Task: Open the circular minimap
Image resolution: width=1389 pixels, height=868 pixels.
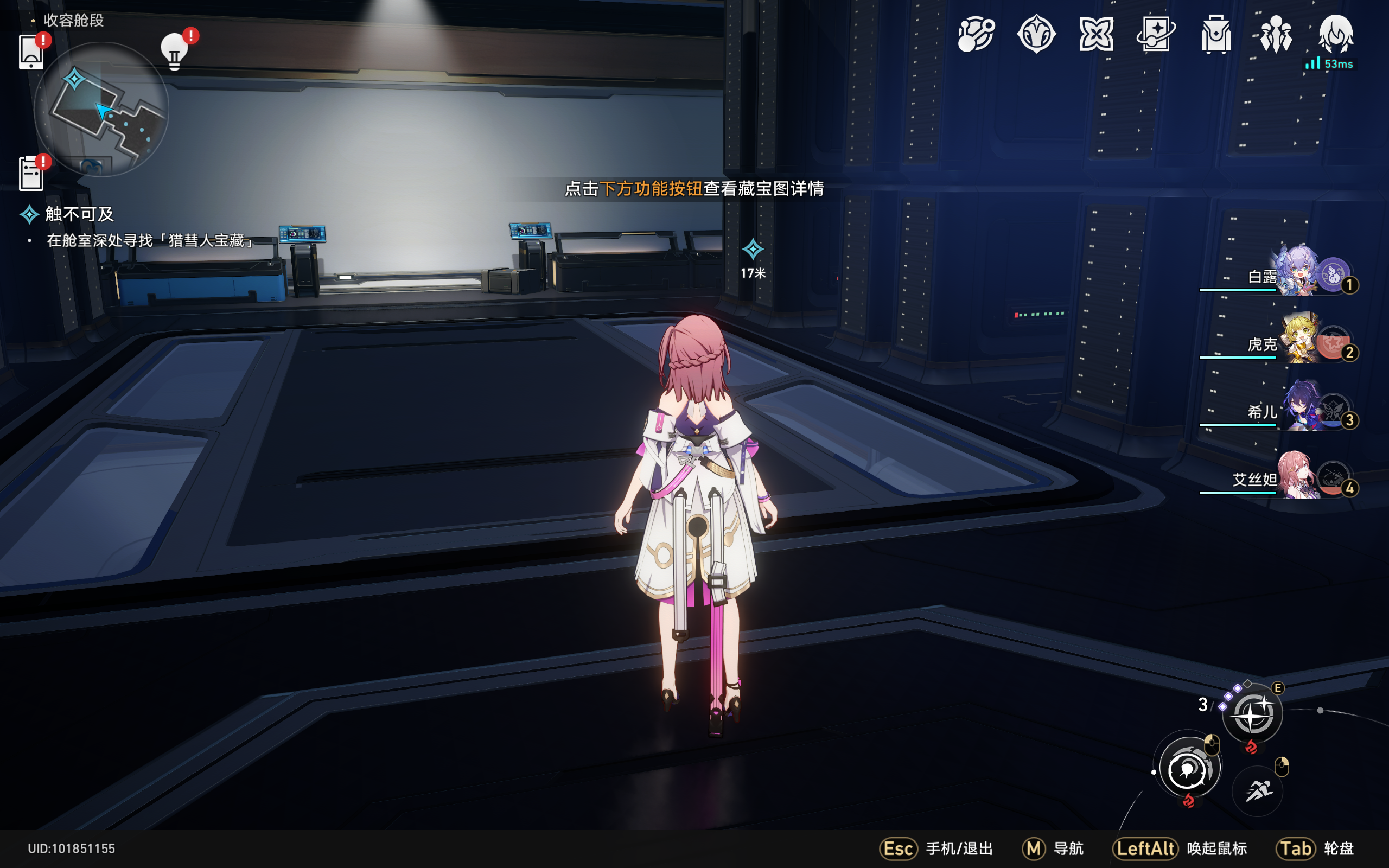Action: pyautogui.click(x=101, y=109)
